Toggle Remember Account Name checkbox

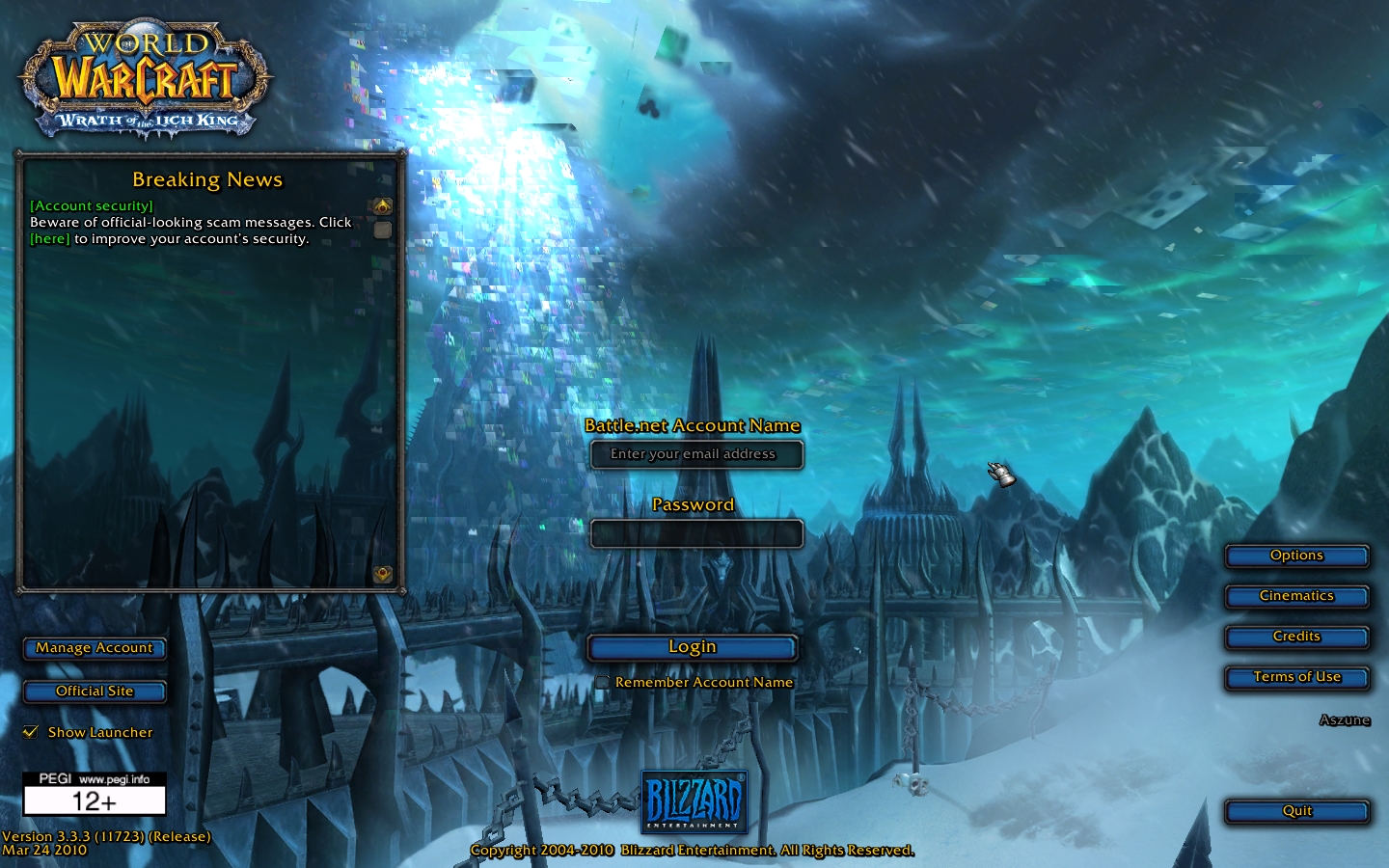(x=602, y=683)
